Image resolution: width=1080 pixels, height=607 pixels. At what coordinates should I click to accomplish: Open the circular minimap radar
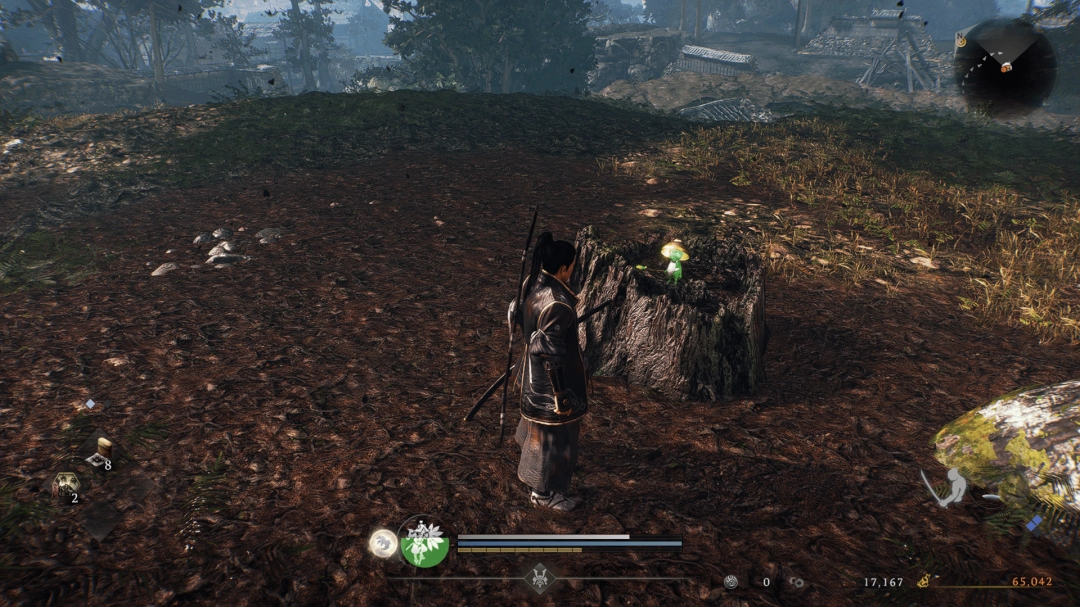click(x=1004, y=67)
